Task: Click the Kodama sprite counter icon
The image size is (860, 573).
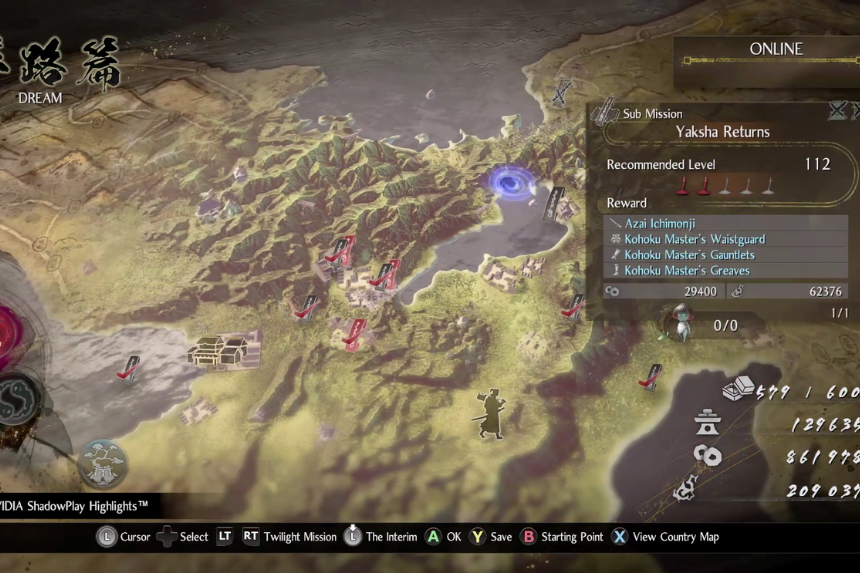Action: tap(682, 322)
